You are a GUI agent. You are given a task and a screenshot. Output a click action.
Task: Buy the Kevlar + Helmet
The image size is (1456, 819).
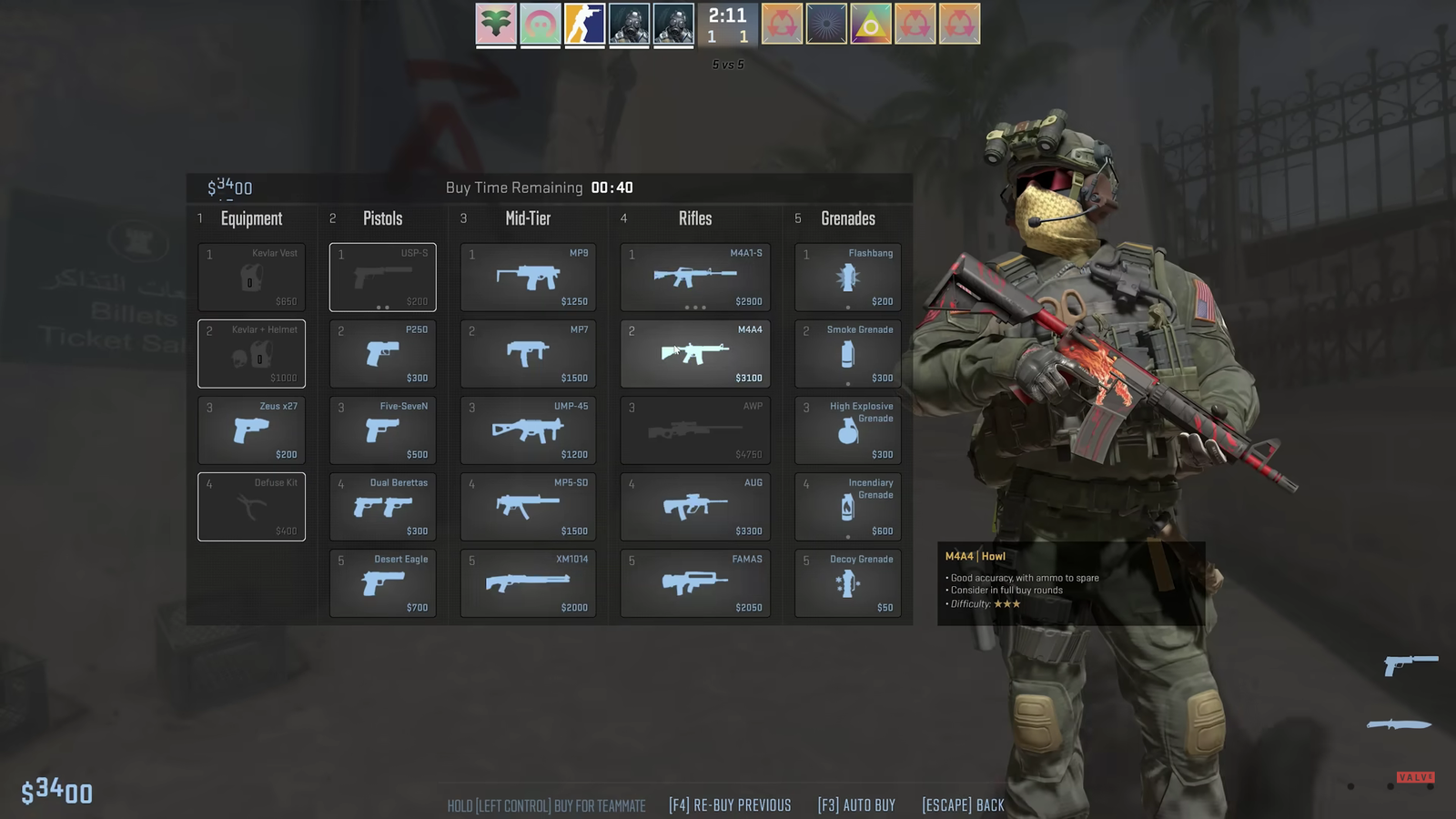251,353
